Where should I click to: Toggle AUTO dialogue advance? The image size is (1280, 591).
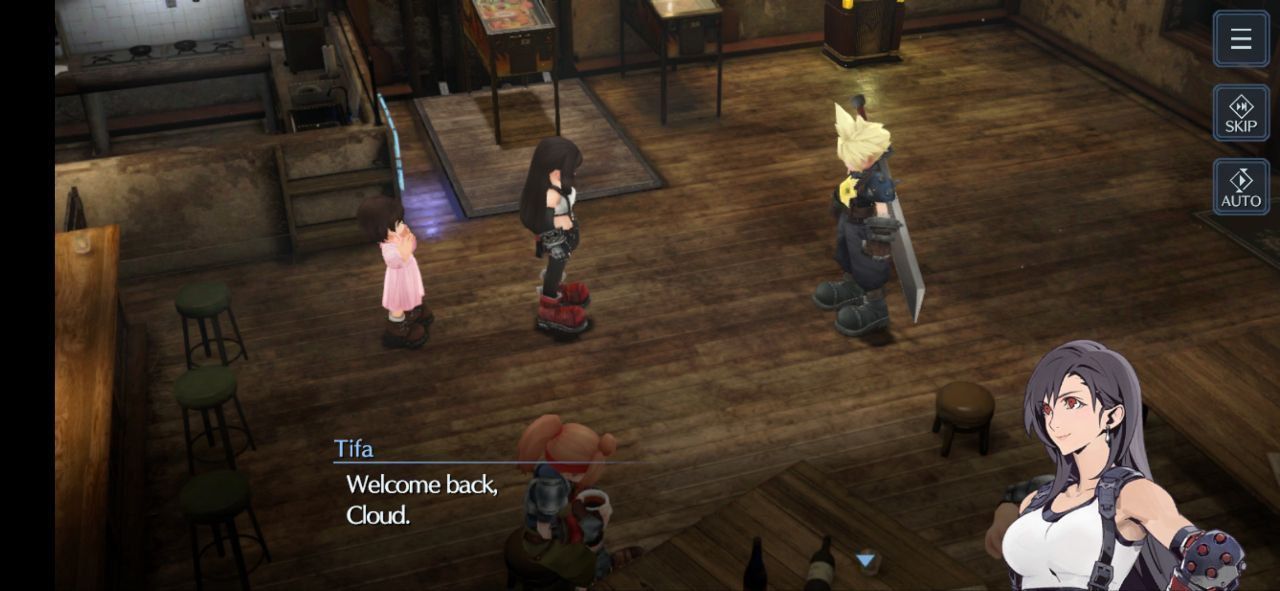tap(1241, 187)
